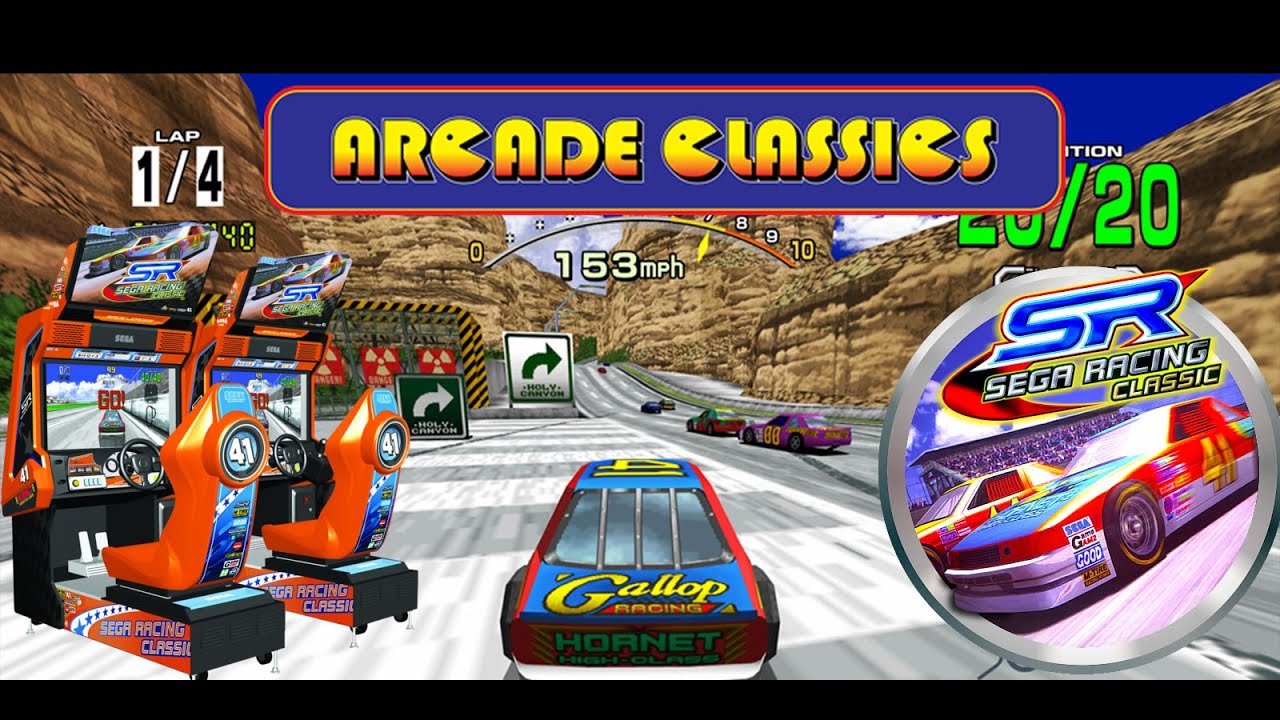Click the SEGA marquee on the left cabinet
1280x720 pixels.
click(125, 338)
